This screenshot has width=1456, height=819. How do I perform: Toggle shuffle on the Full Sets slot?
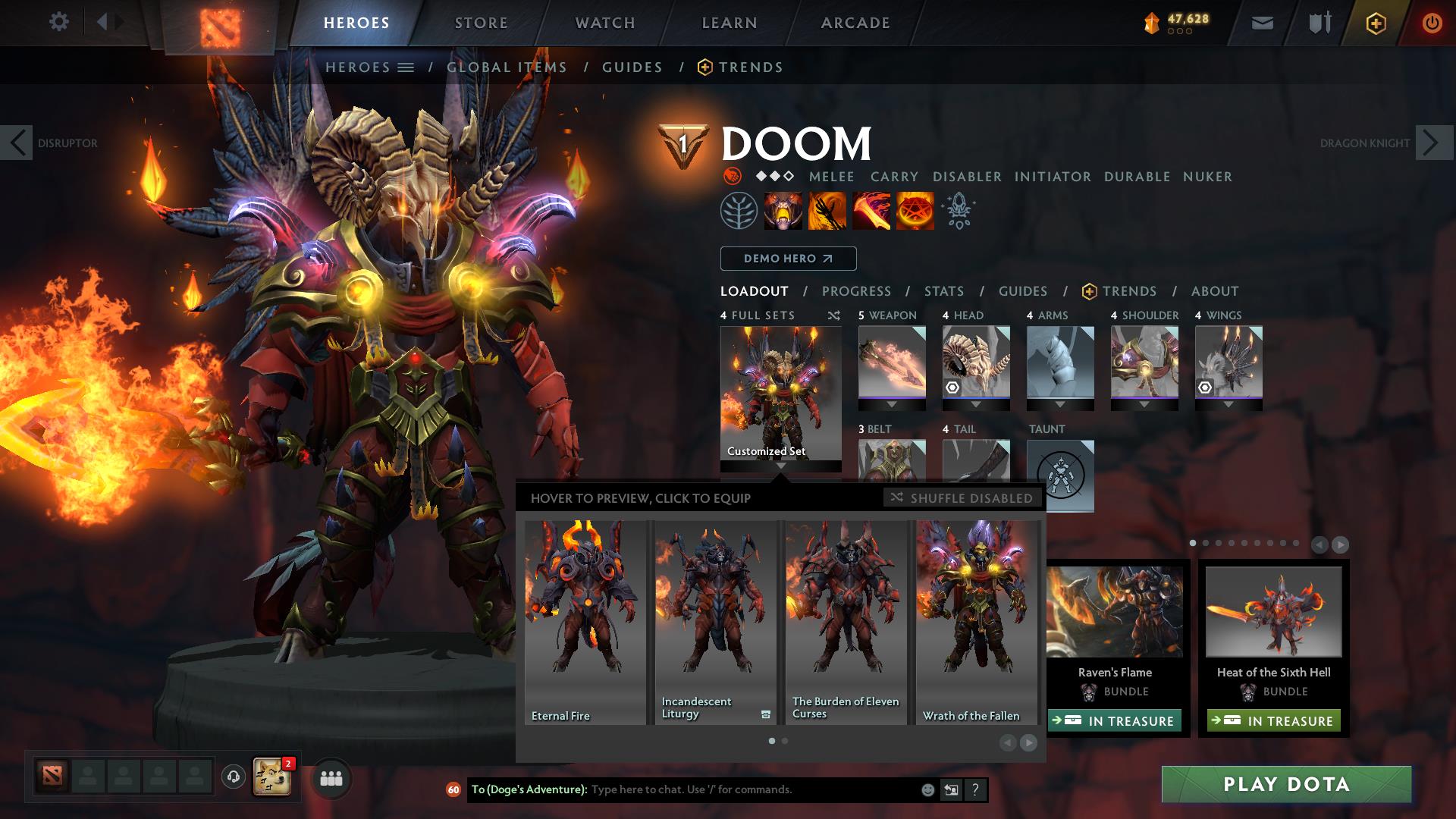click(833, 316)
